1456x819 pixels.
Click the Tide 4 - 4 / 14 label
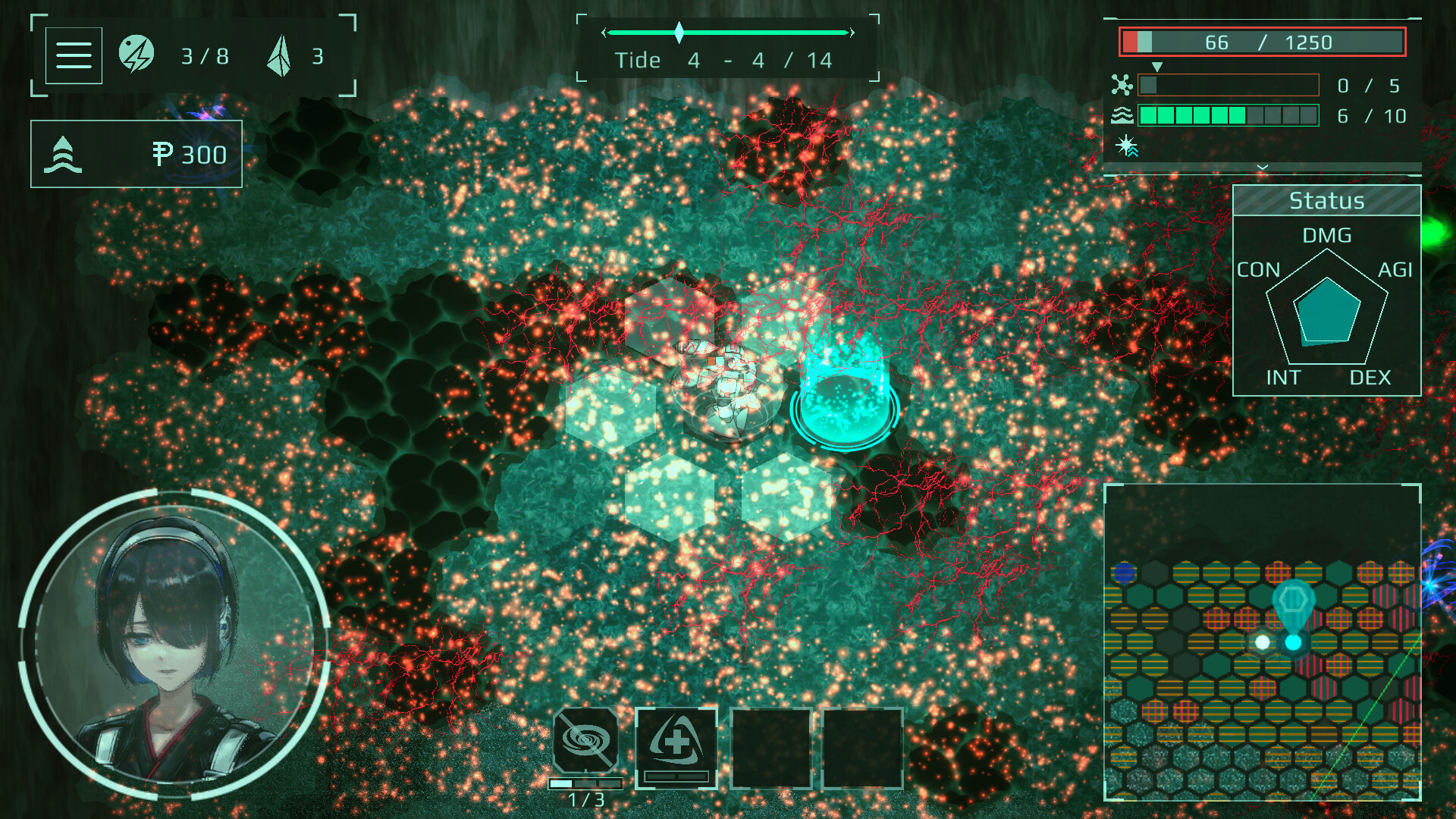click(x=726, y=60)
